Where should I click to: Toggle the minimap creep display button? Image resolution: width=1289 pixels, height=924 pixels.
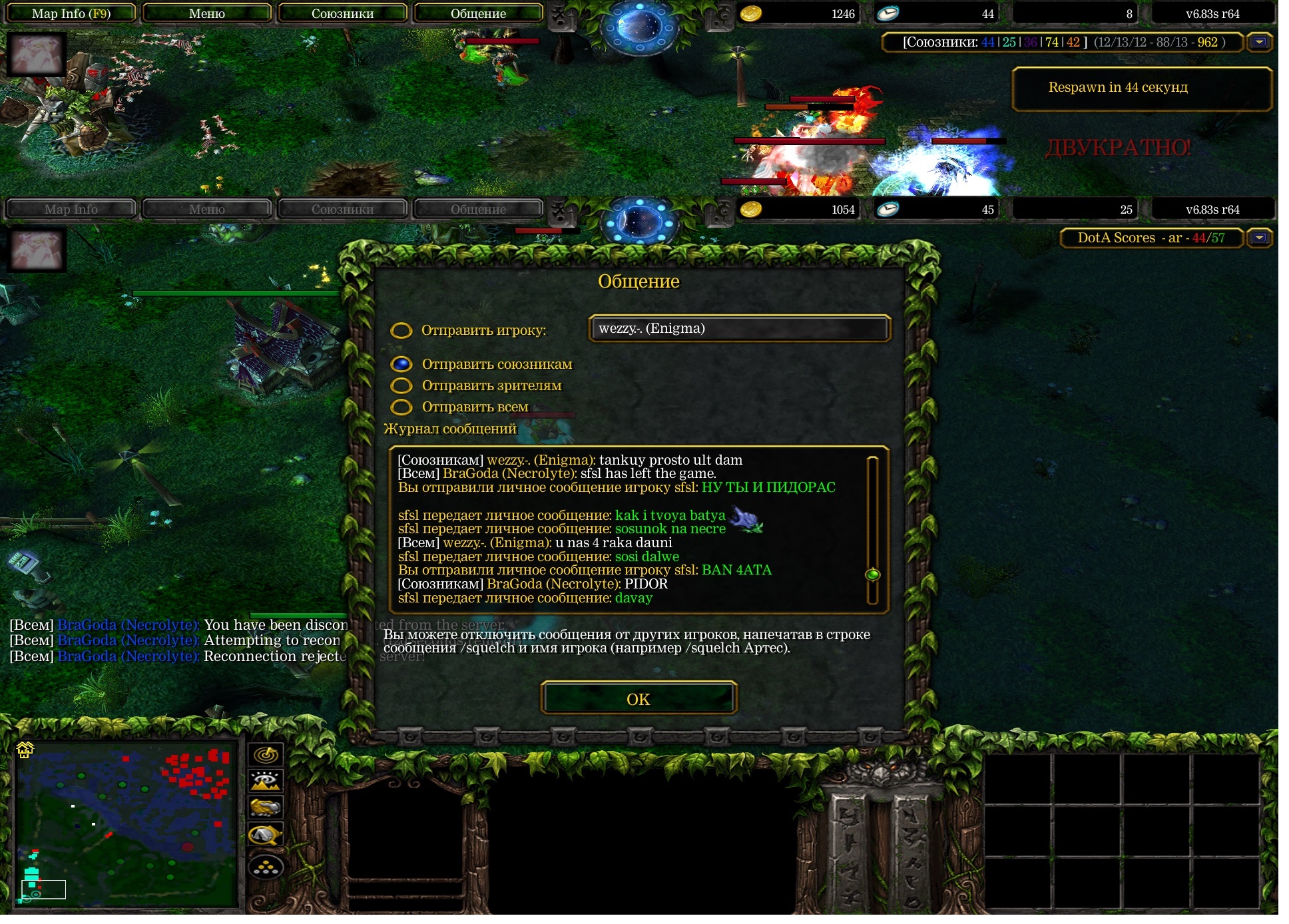click(x=266, y=835)
